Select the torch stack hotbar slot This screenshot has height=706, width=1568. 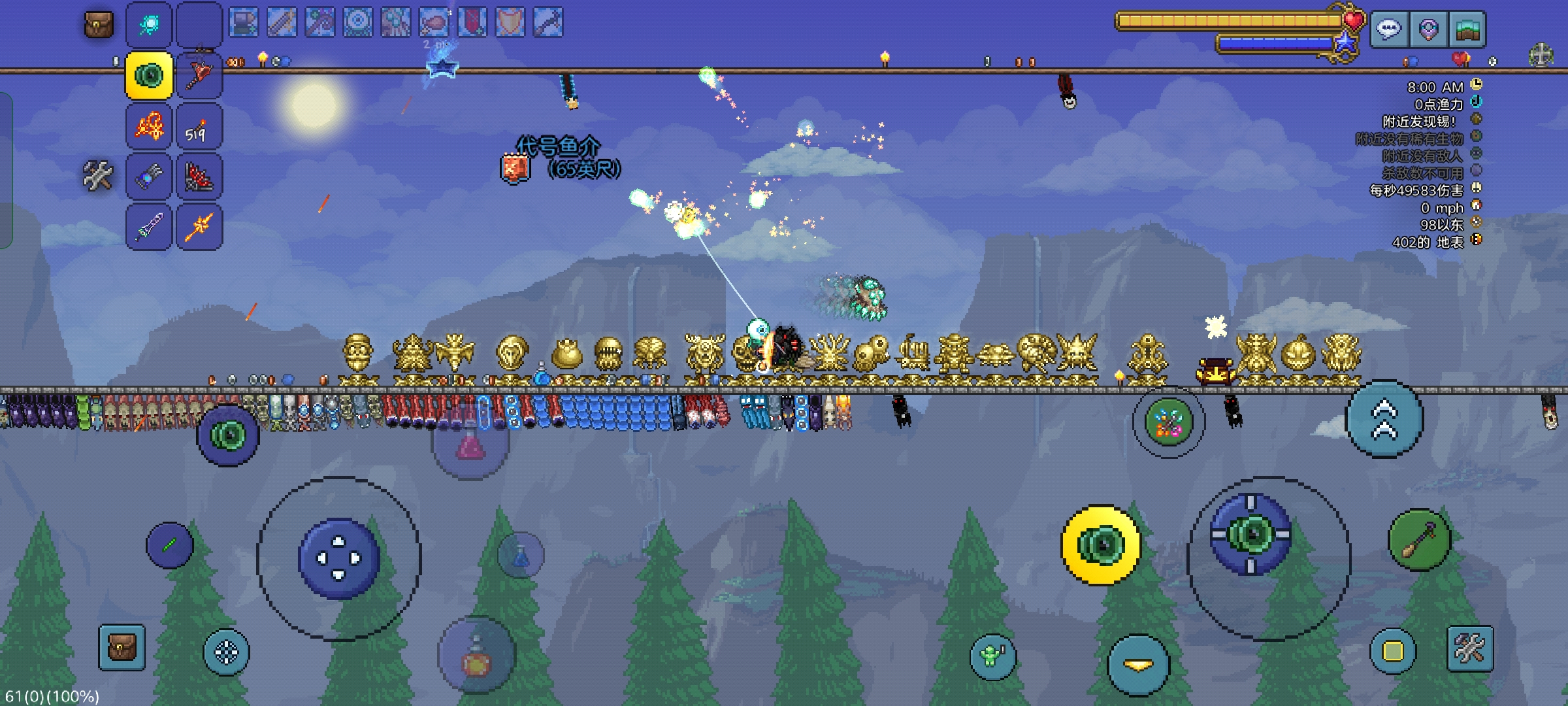tap(199, 127)
